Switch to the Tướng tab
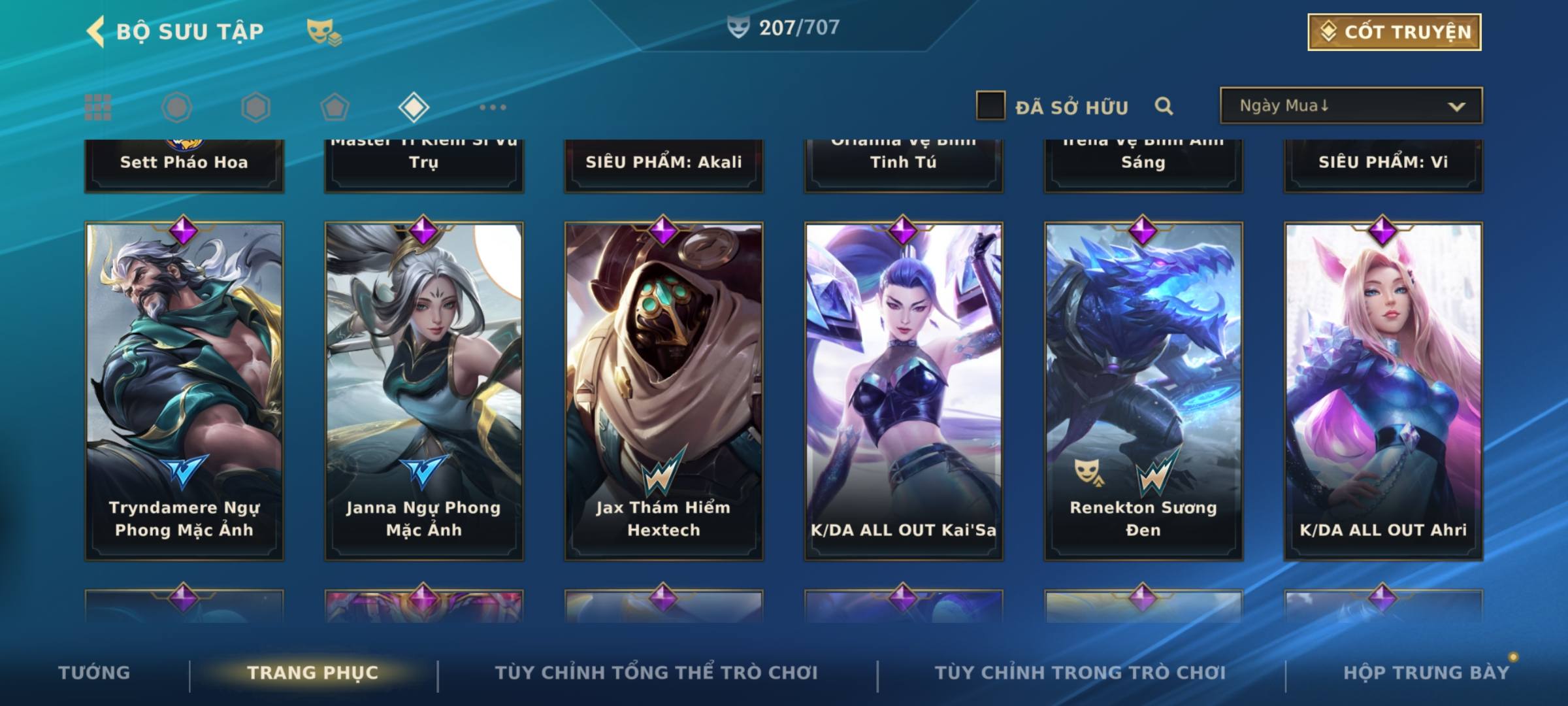1568x706 pixels. tap(94, 673)
